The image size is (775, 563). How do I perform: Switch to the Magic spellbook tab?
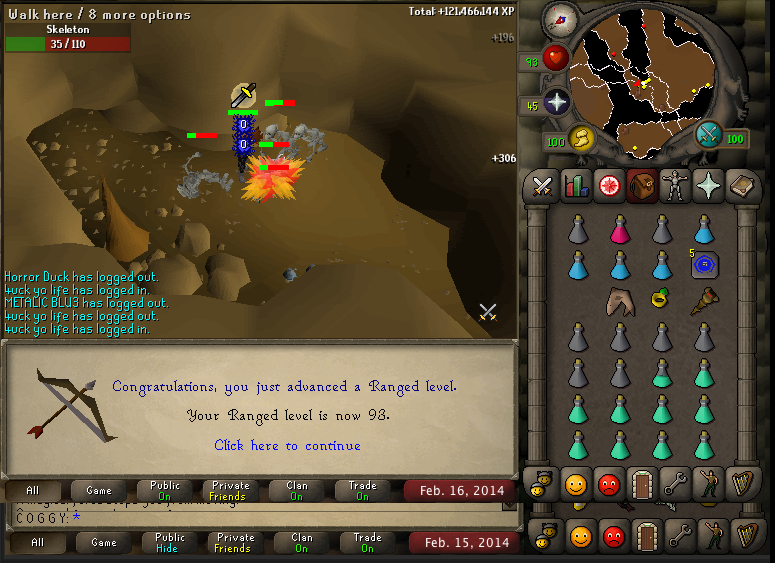(740, 186)
